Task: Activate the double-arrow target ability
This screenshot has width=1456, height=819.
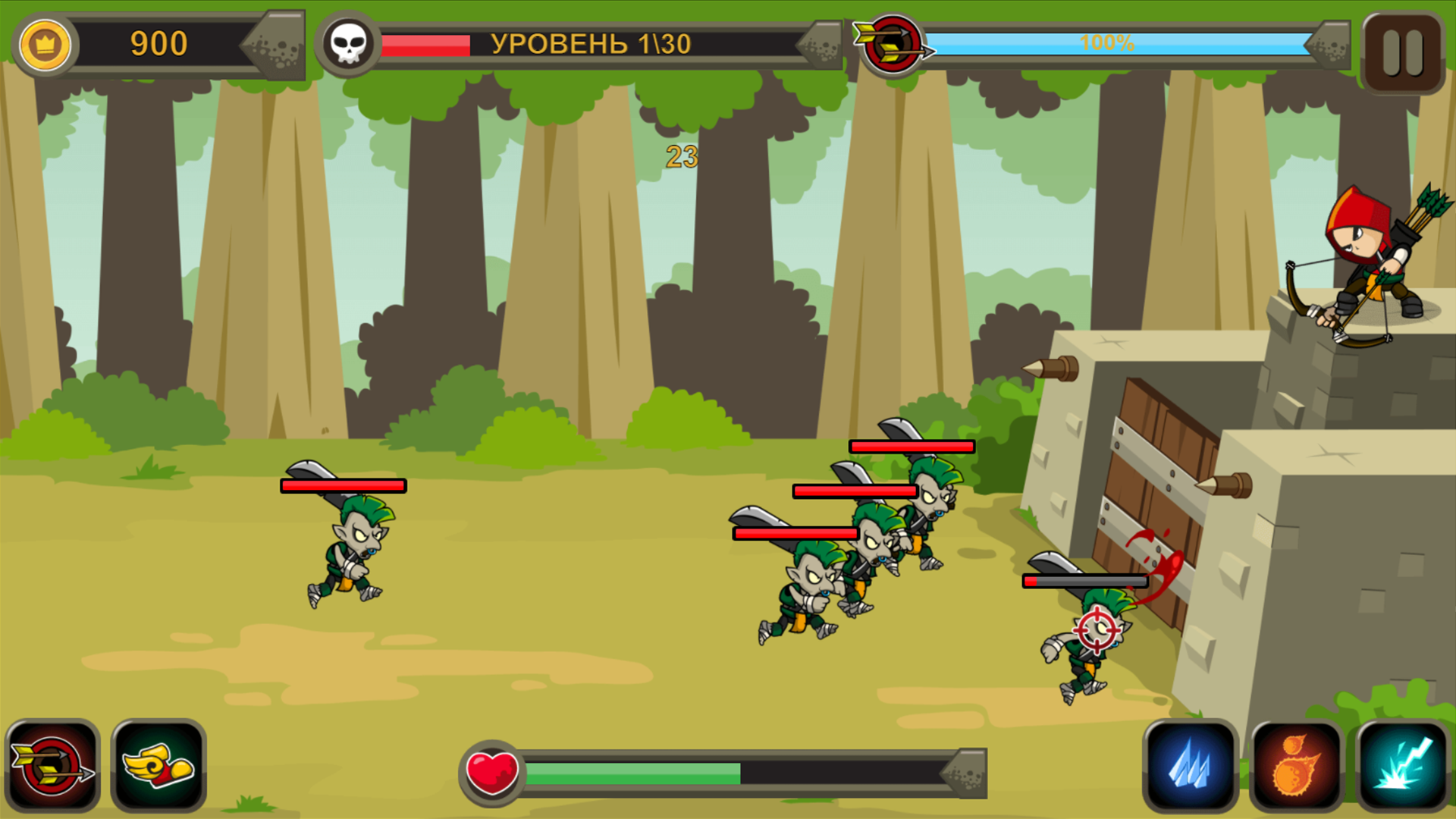Action: tap(53, 764)
